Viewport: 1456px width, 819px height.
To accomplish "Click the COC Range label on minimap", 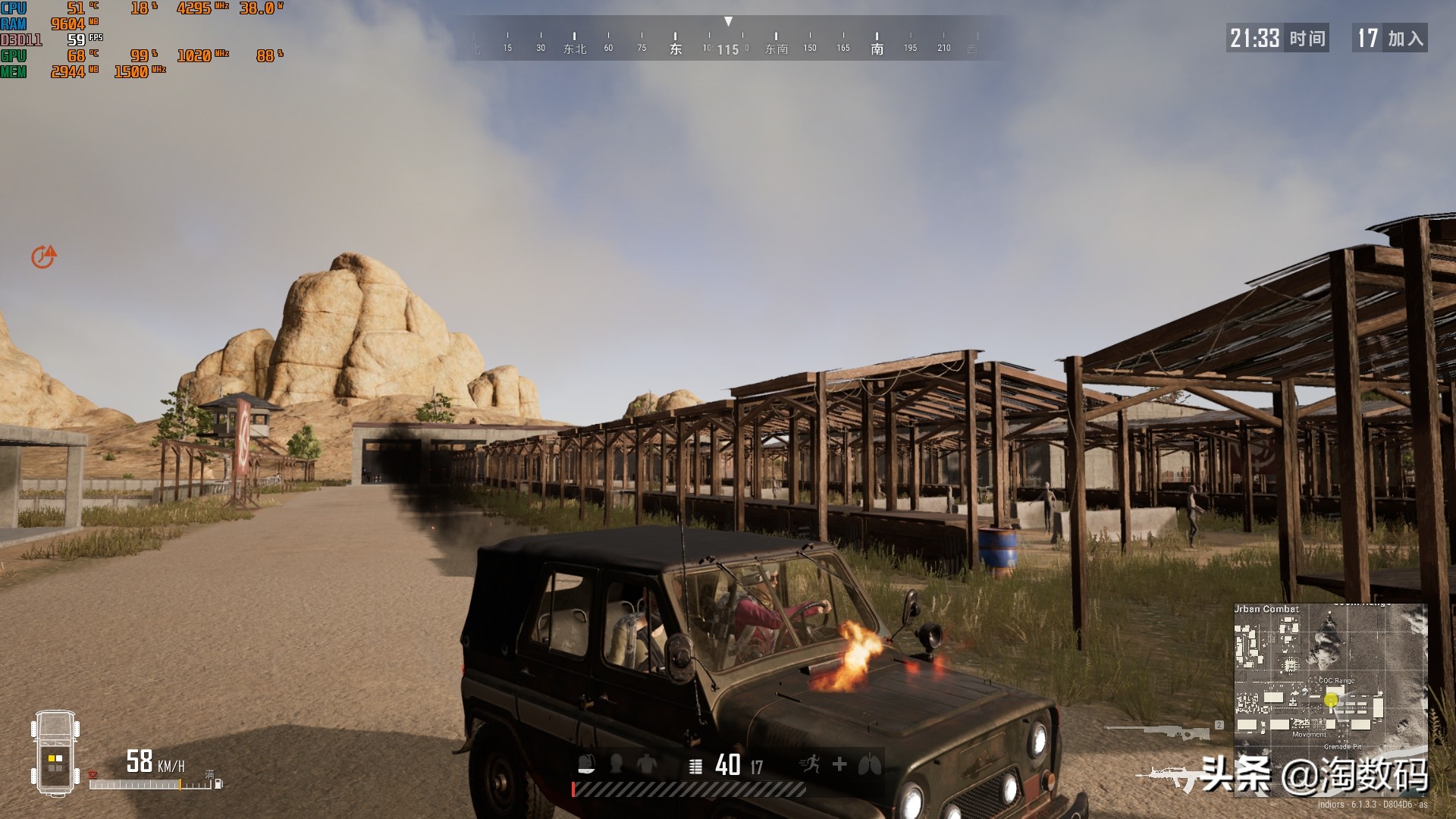I will (x=1335, y=681).
